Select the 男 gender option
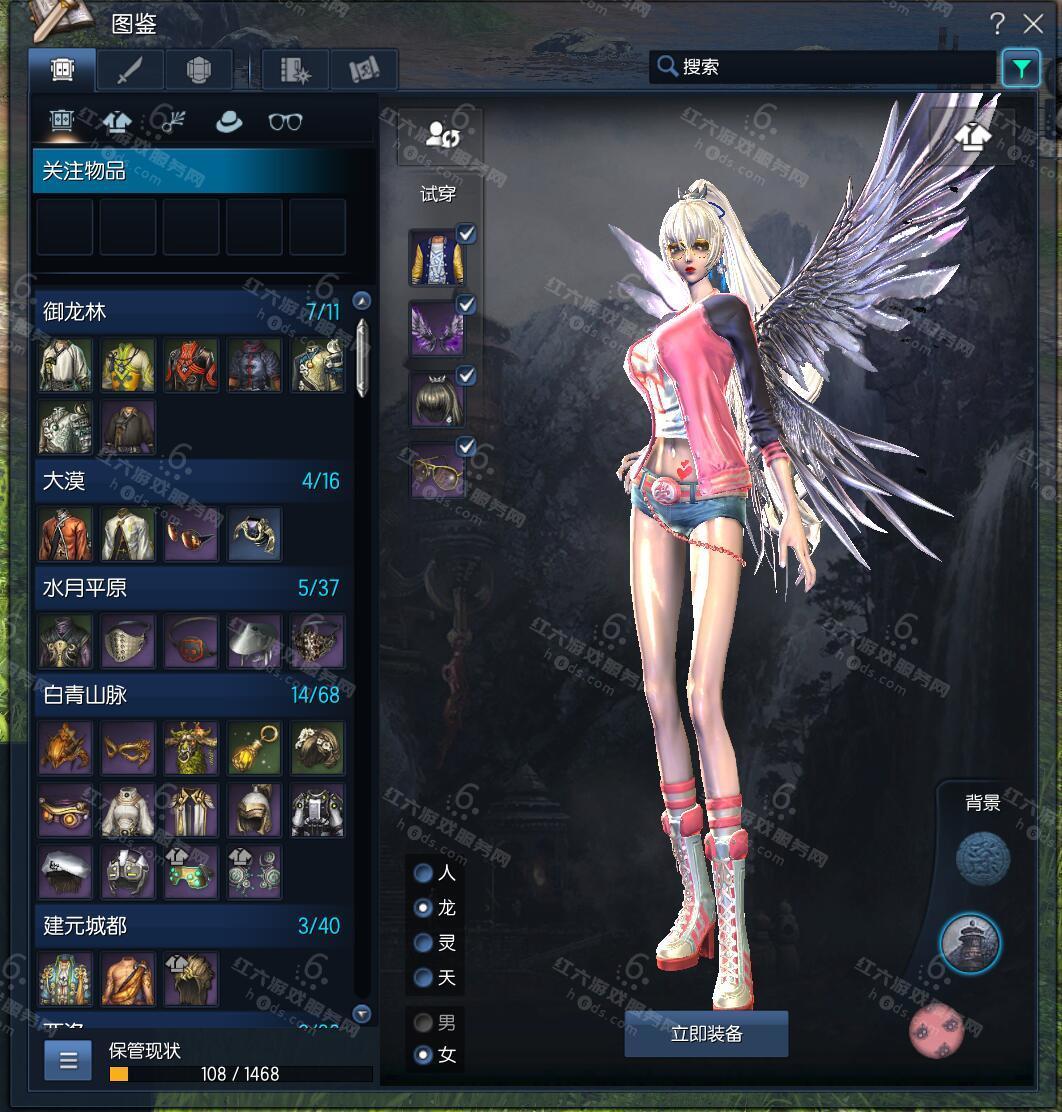Image resolution: width=1062 pixels, height=1112 pixels. 424,1023
